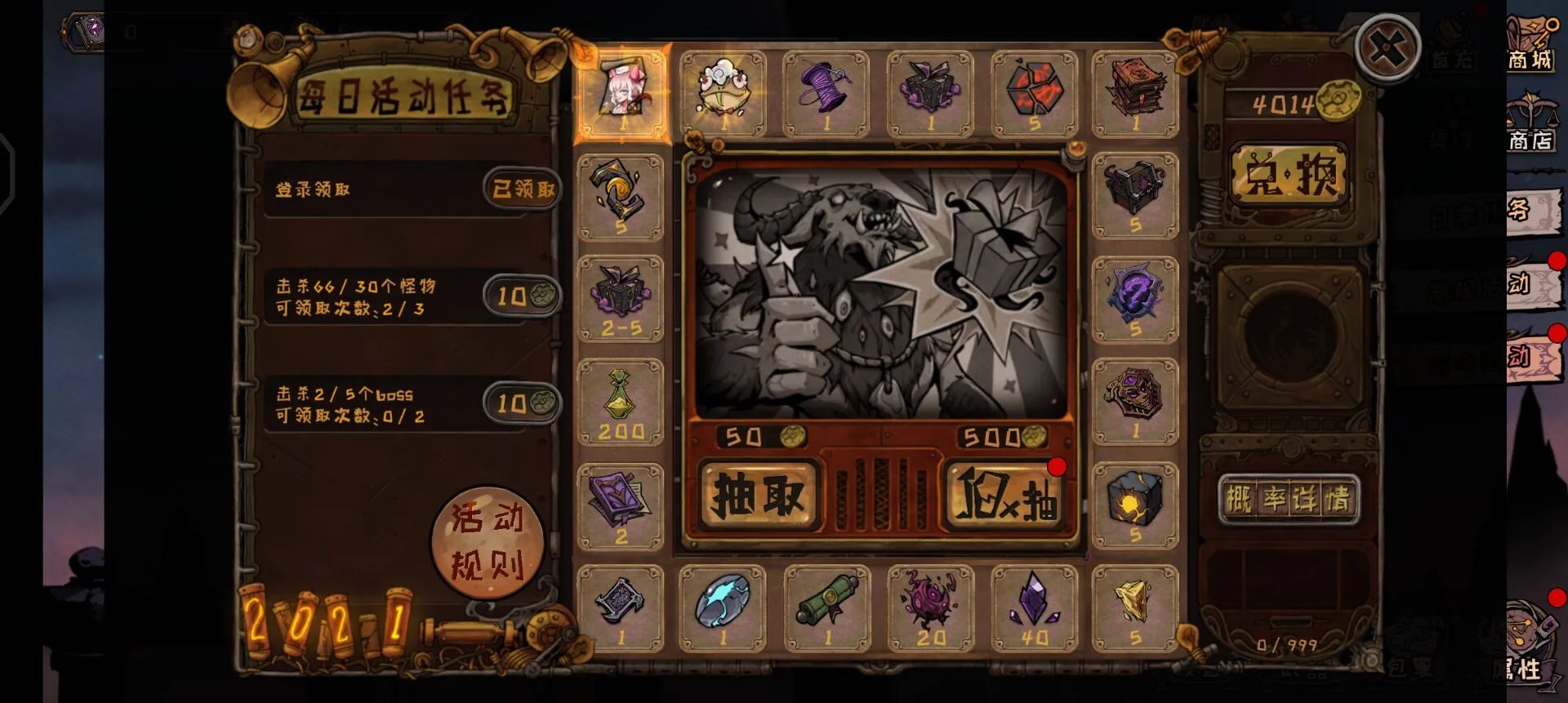1568x703 pixels.
Task: Select the dark cube with glowing core
Action: coord(1135,504)
